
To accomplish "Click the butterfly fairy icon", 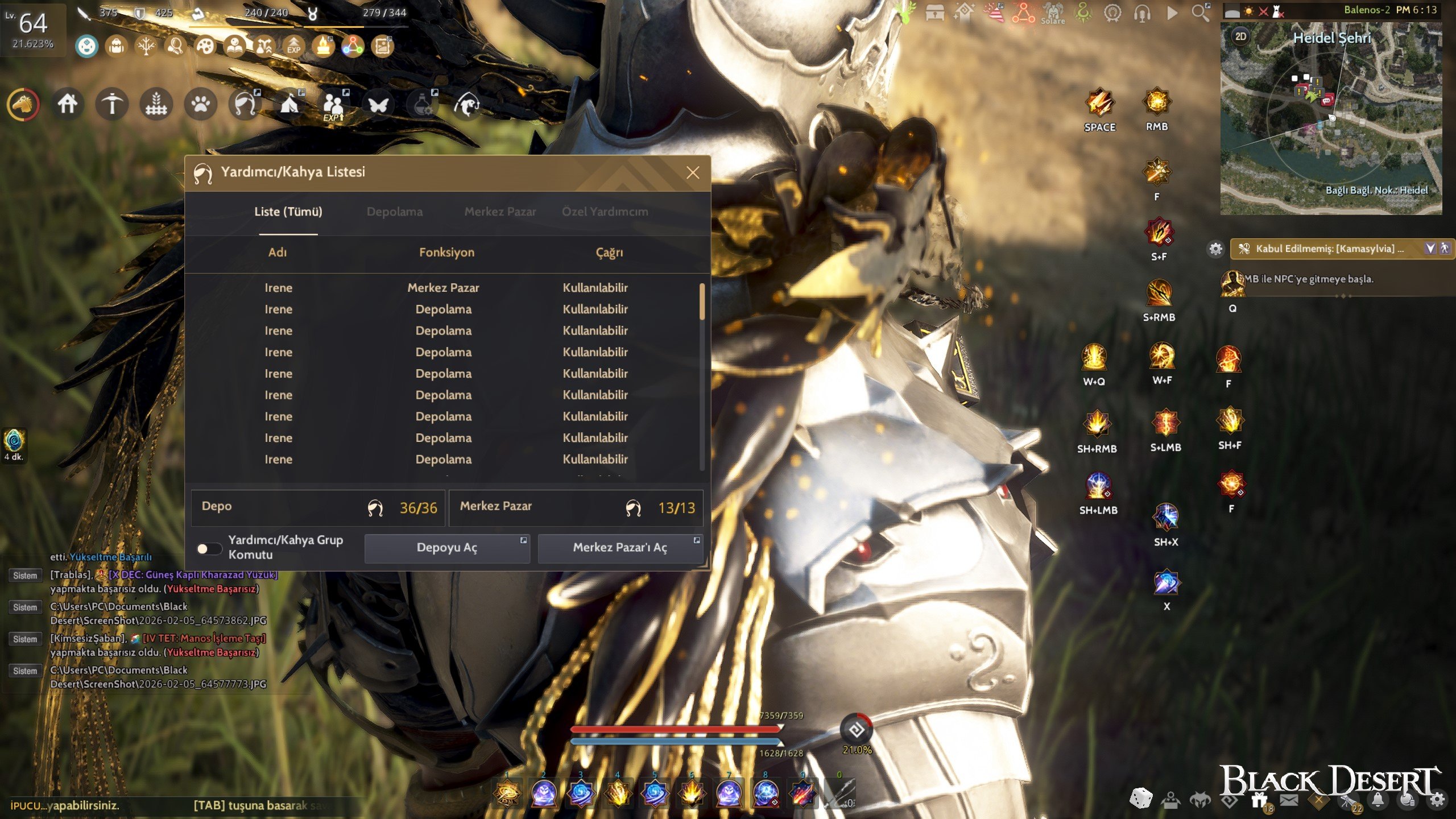I will [378, 105].
